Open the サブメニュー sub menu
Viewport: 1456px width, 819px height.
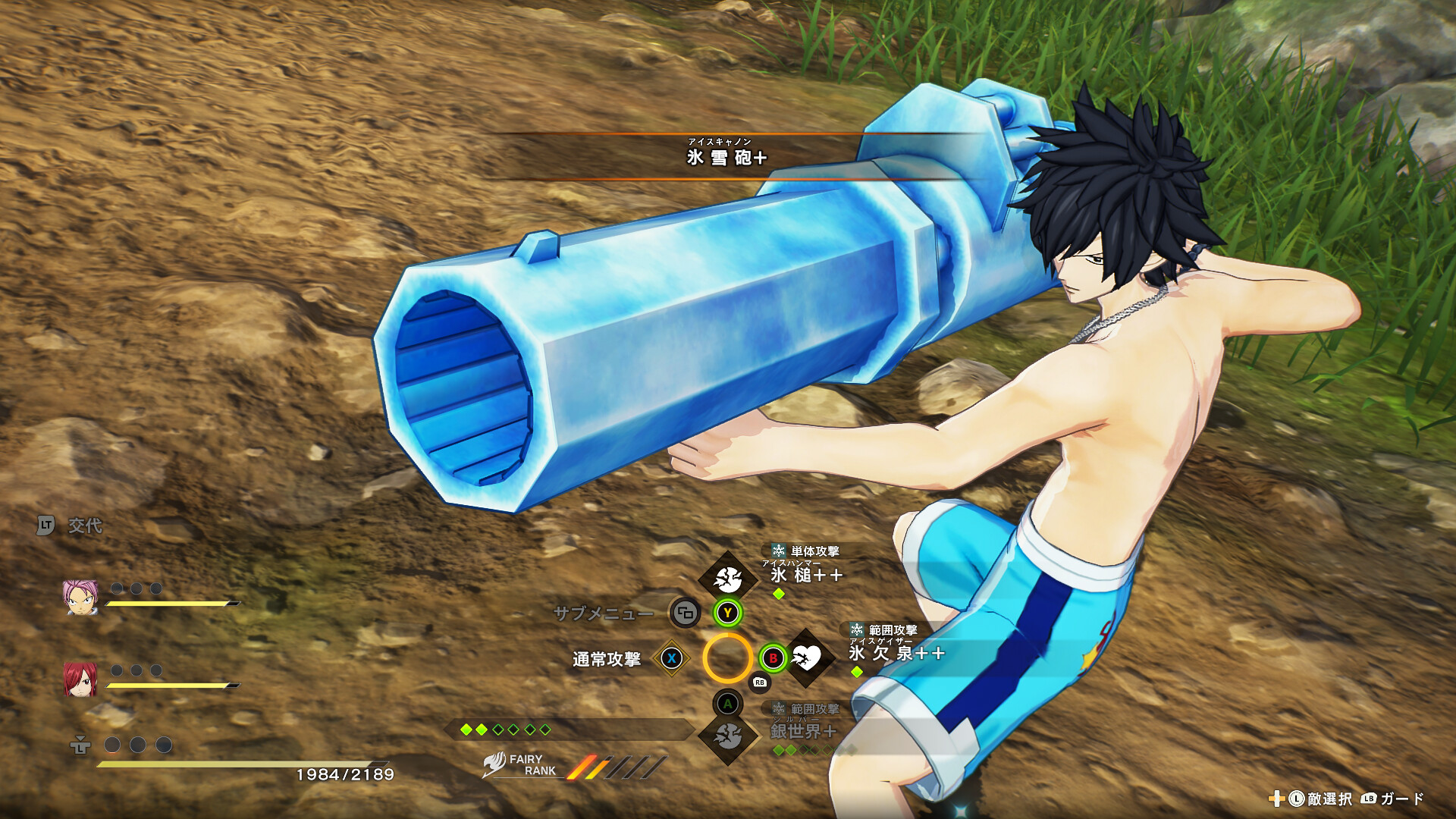pyautogui.click(x=604, y=613)
